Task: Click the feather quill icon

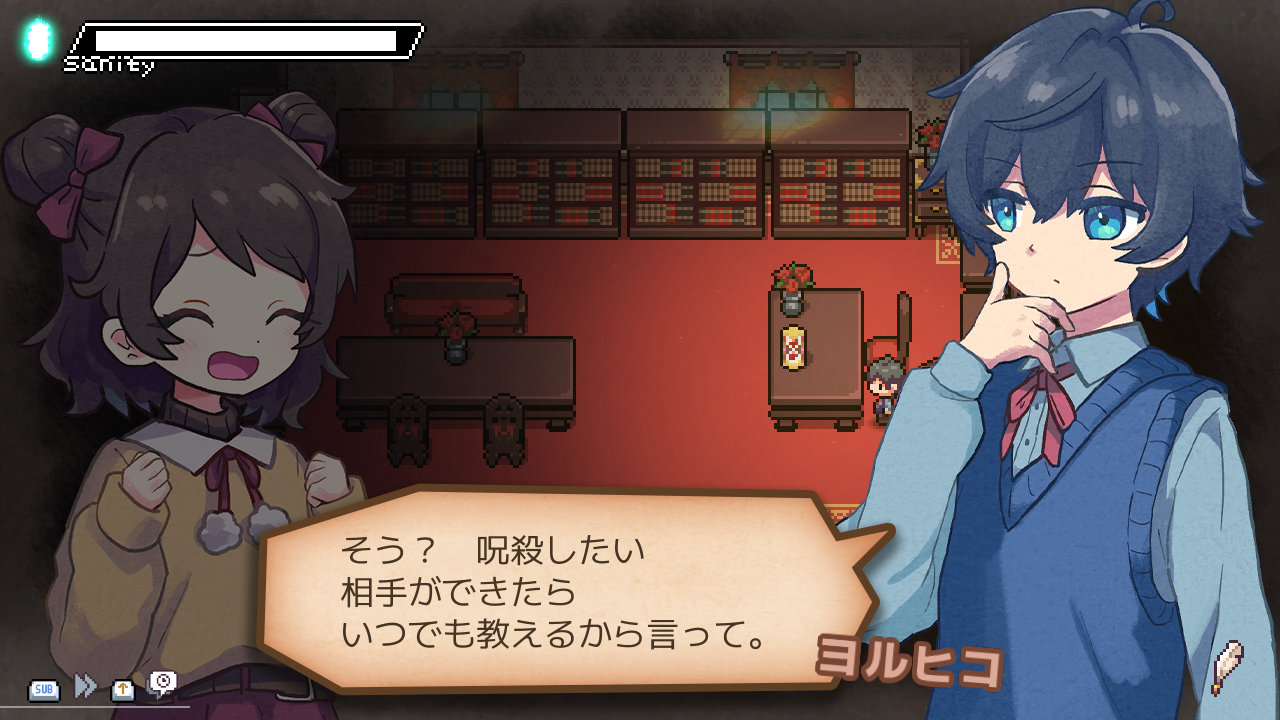Action: [x=1226, y=667]
